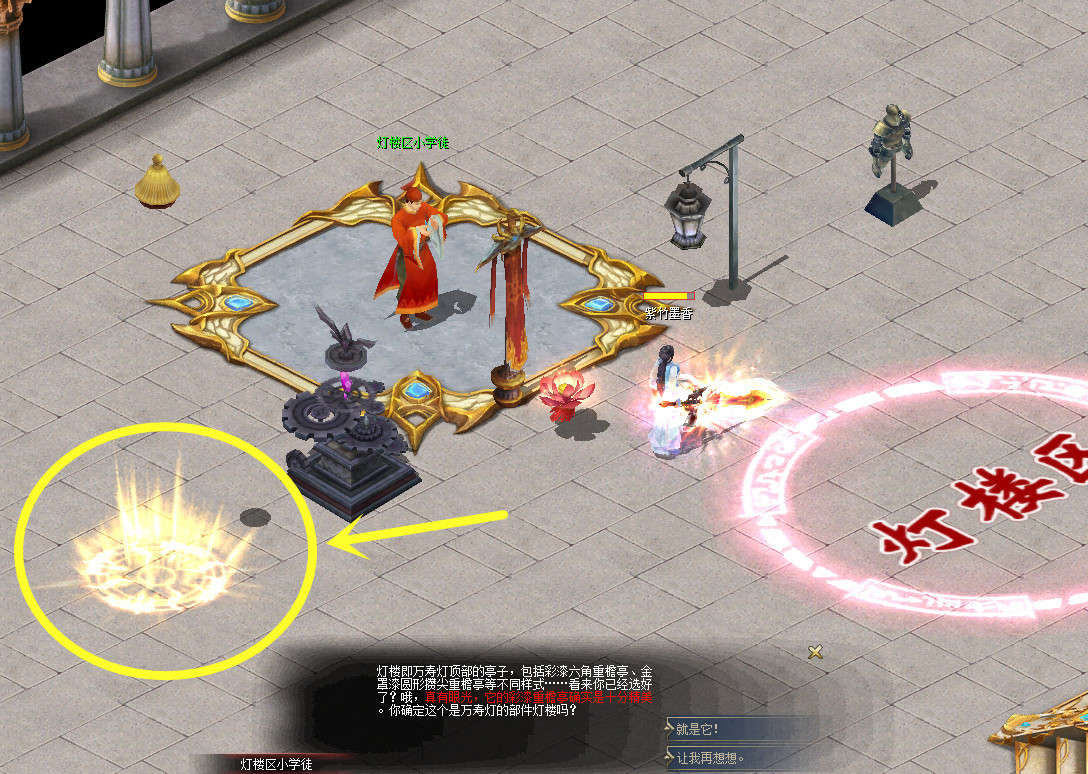The image size is (1088, 774).
Task: Select the "让我再想想。" dialogue option
Action: coord(710,758)
